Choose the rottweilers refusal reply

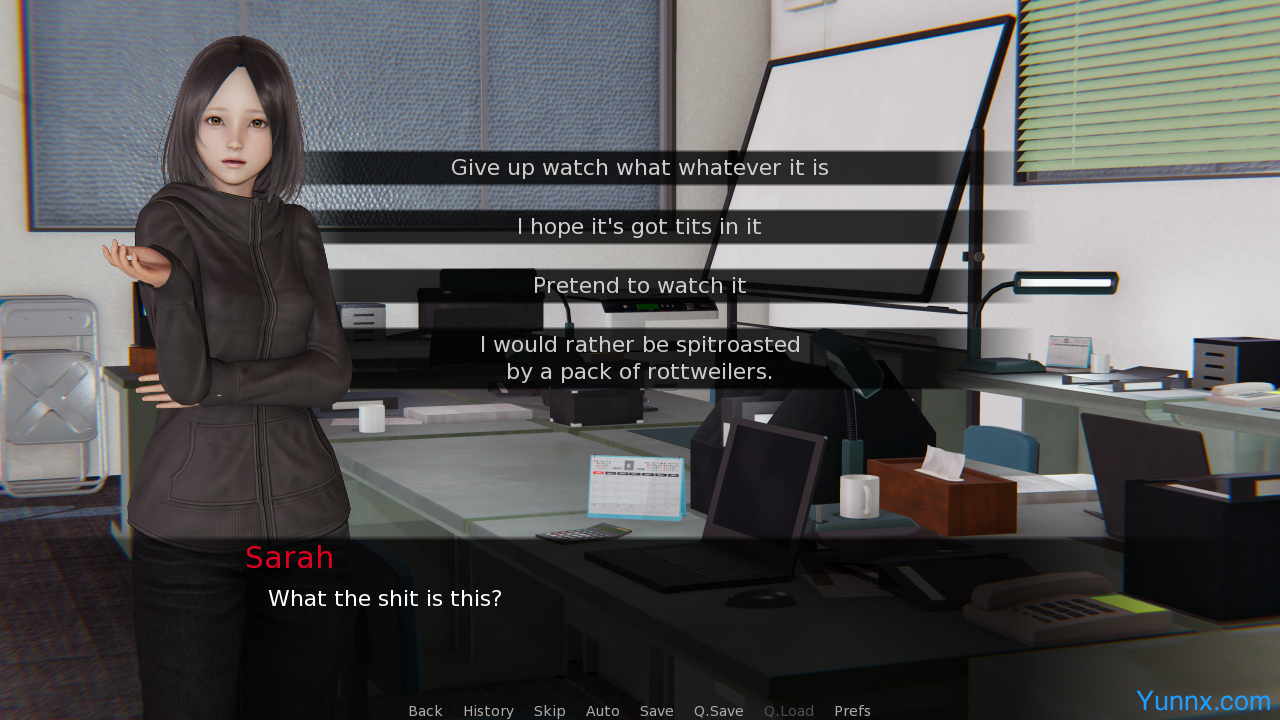[640, 358]
